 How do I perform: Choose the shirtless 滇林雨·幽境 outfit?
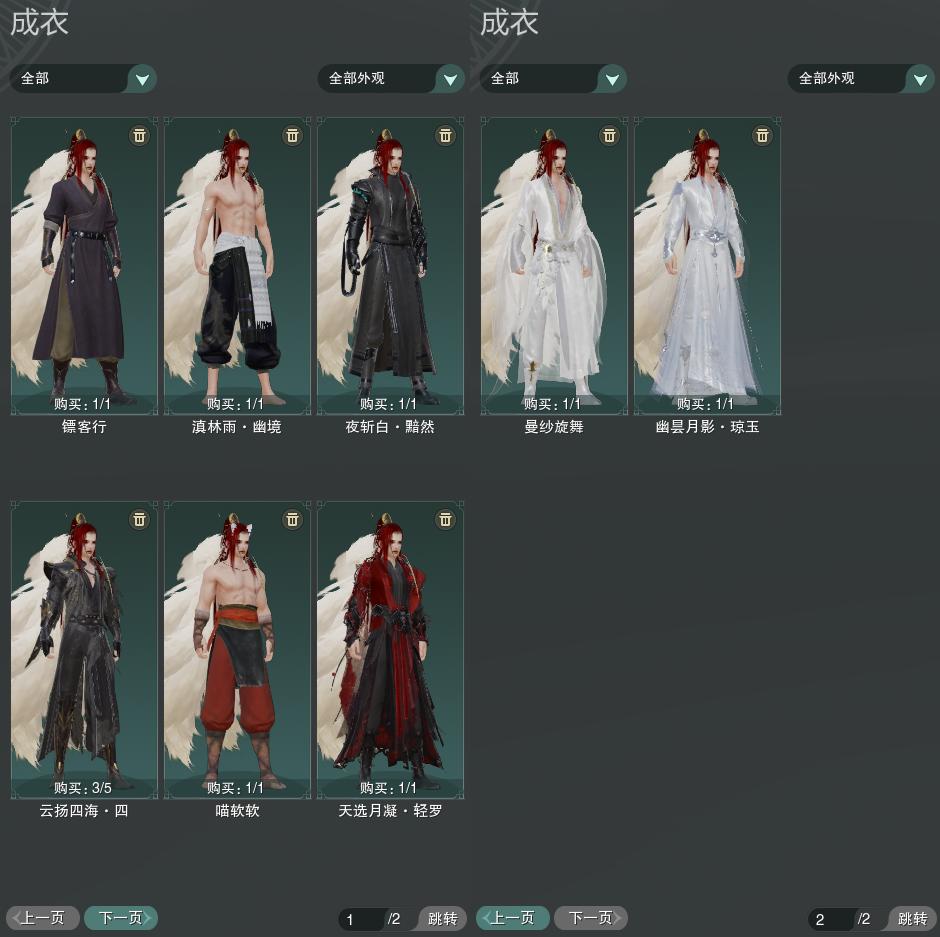237,265
